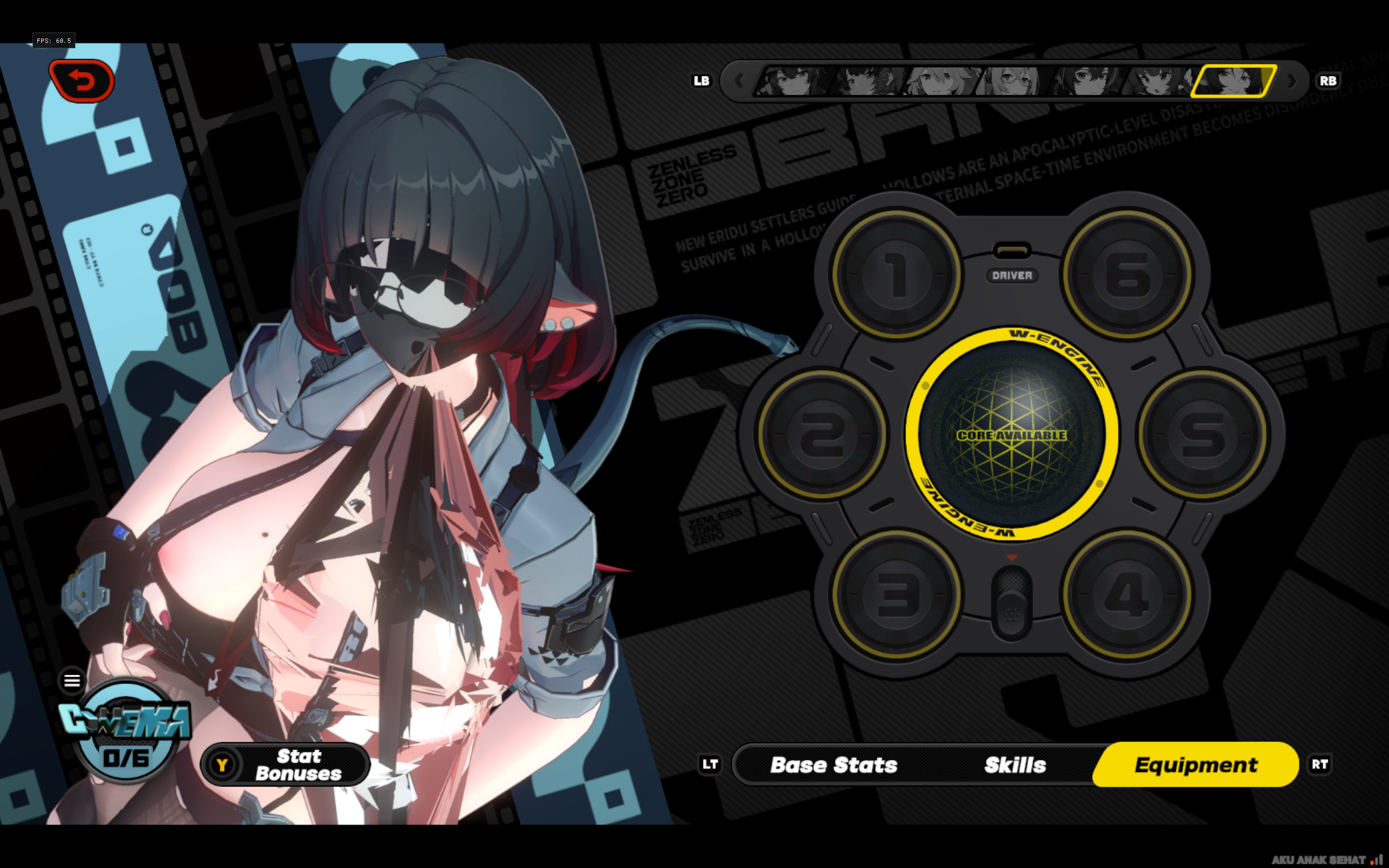This screenshot has height=868, width=1389.
Task: Toggle the switch below the W-Engine
Action: tap(1011, 603)
